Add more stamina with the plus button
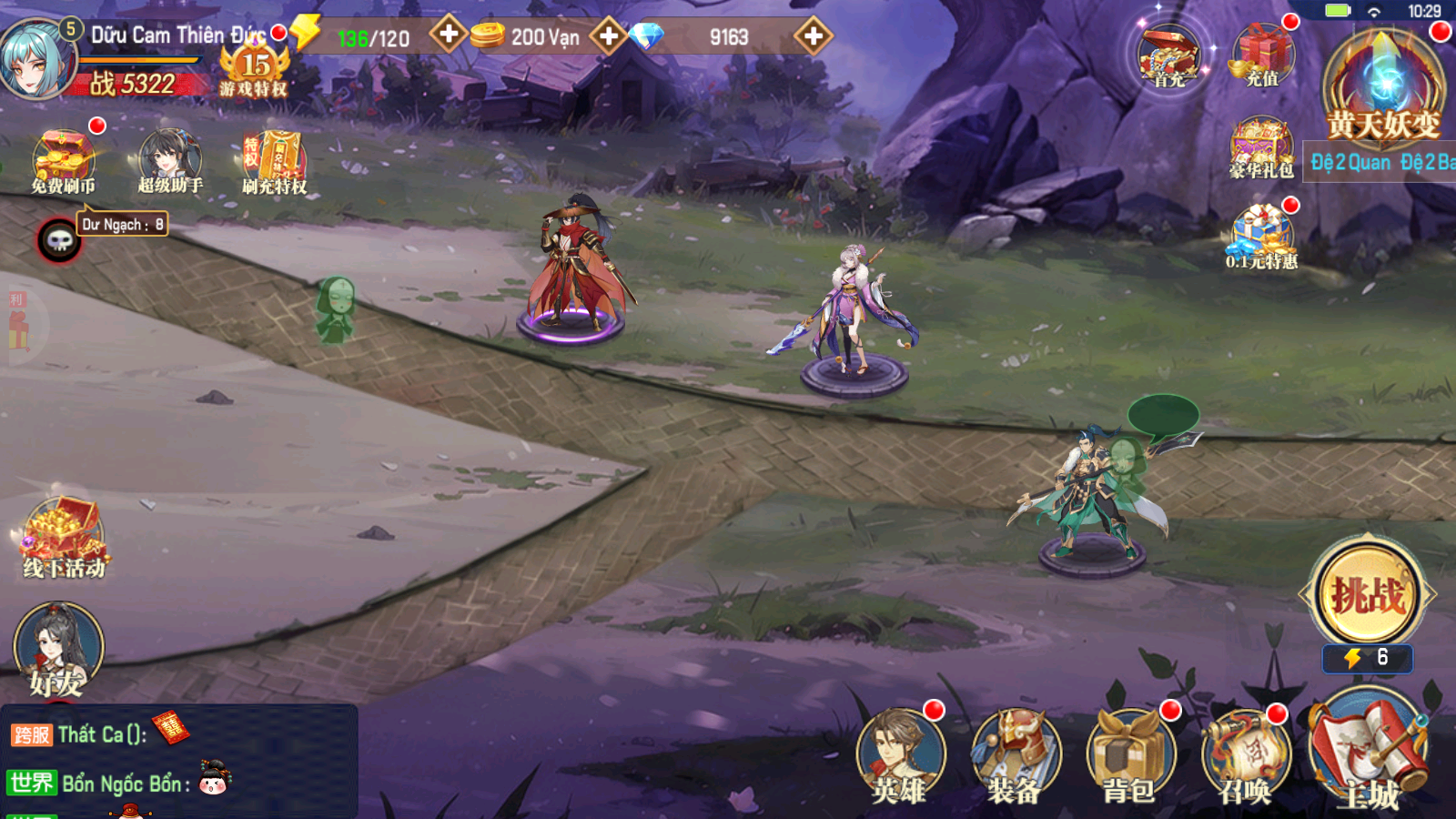The image size is (1456, 819). tap(448, 35)
